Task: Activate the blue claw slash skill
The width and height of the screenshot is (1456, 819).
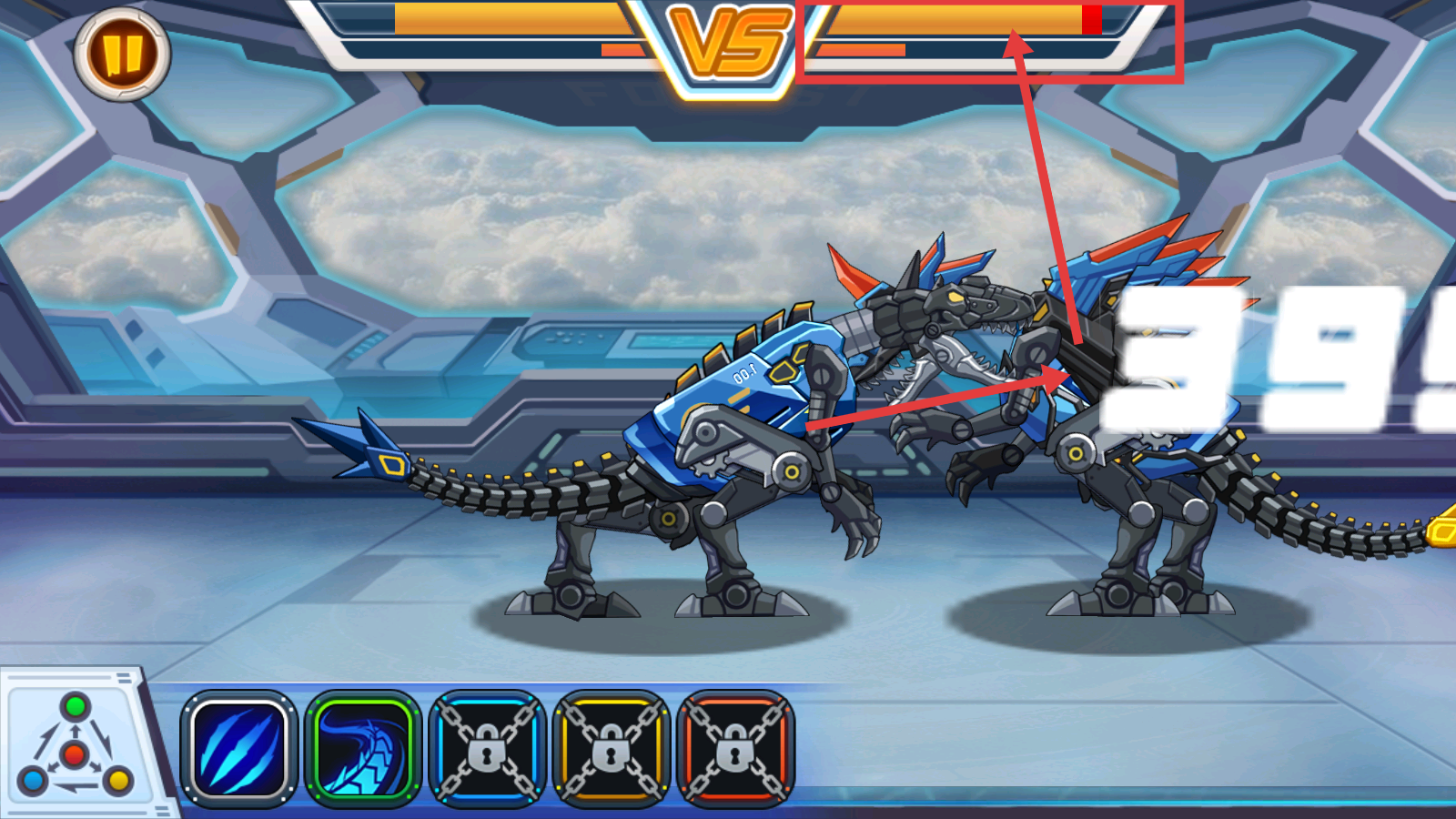Action: tap(239, 749)
